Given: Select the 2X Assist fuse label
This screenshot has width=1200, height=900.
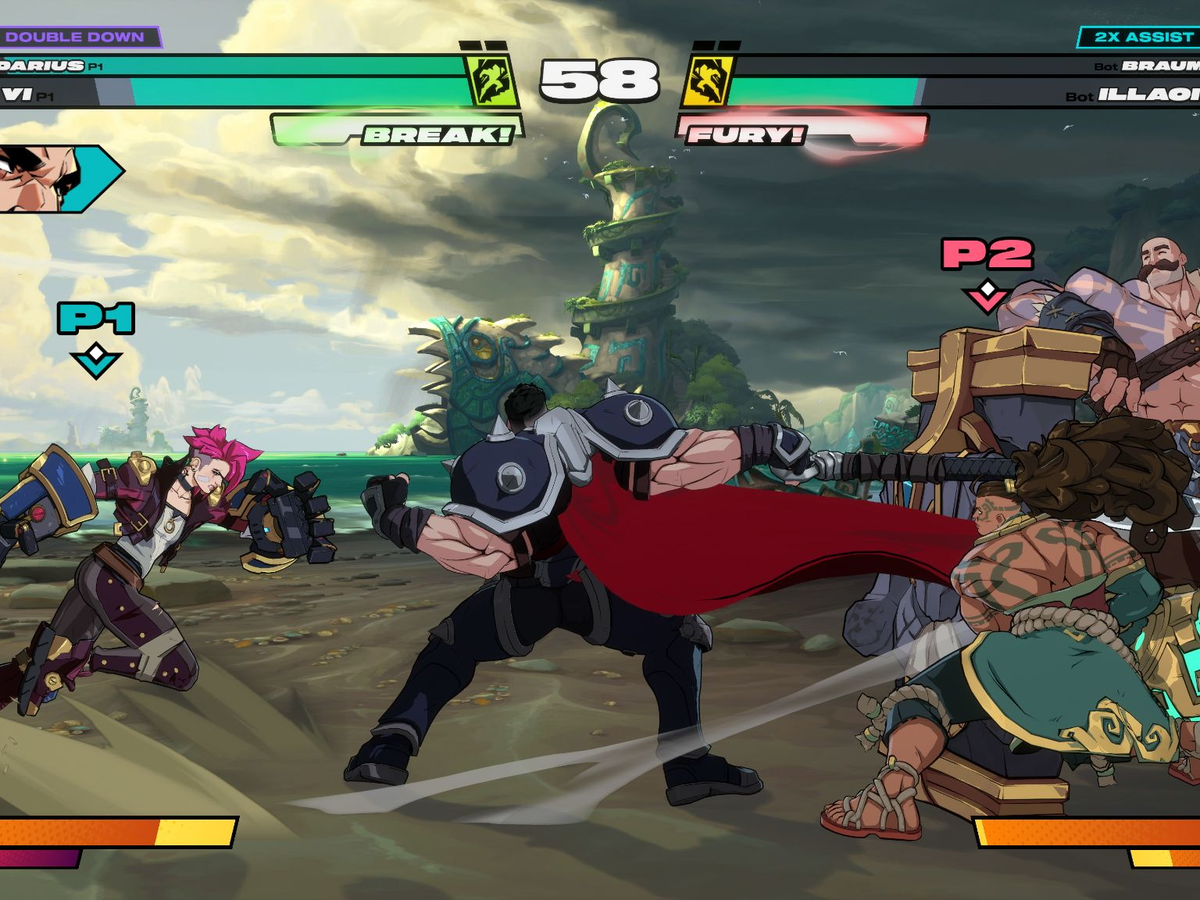Looking at the screenshot, I should tap(1137, 37).
